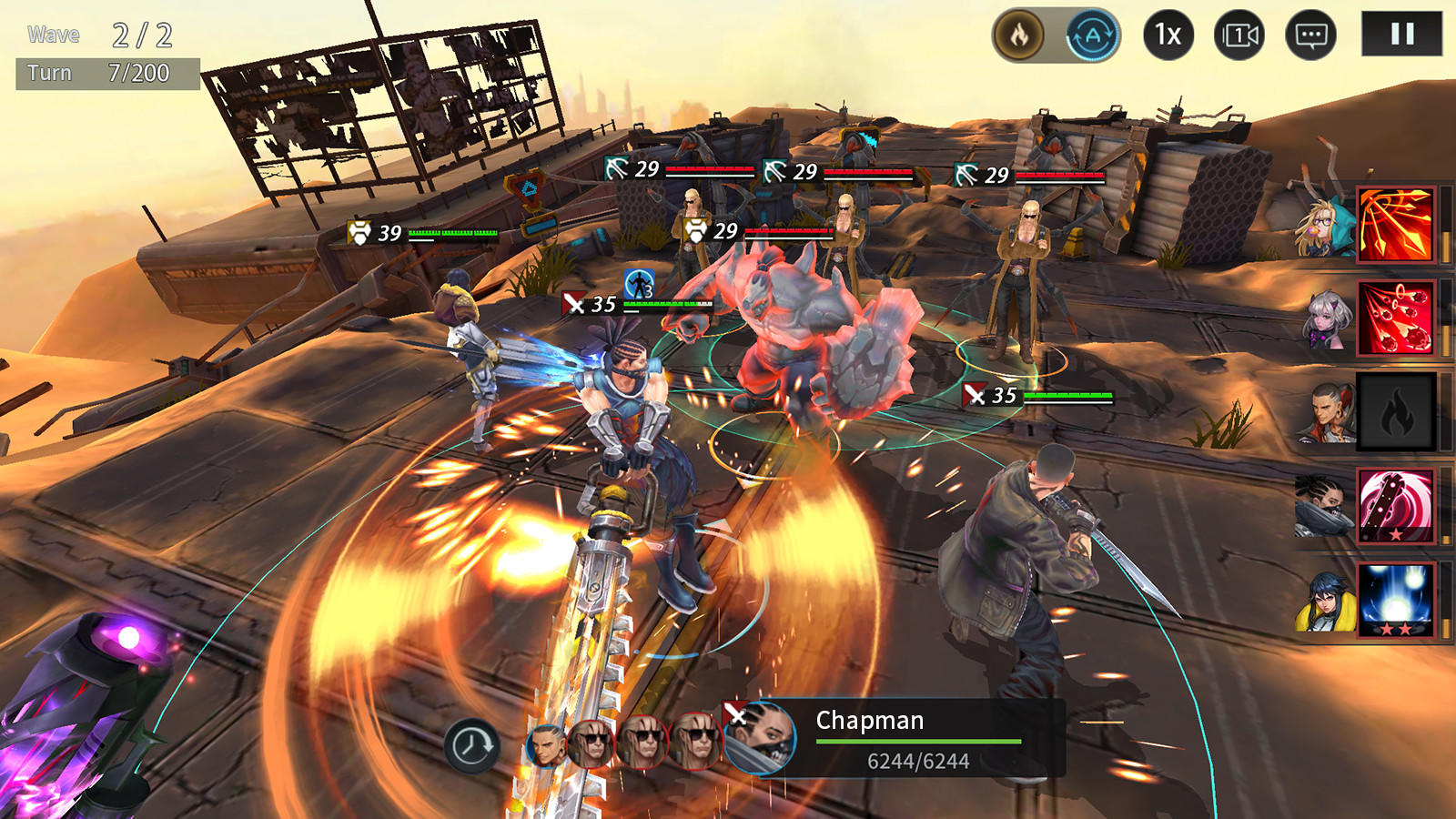Click the turn-order clock icon
1456x819 pixels.
pos(472,744)
